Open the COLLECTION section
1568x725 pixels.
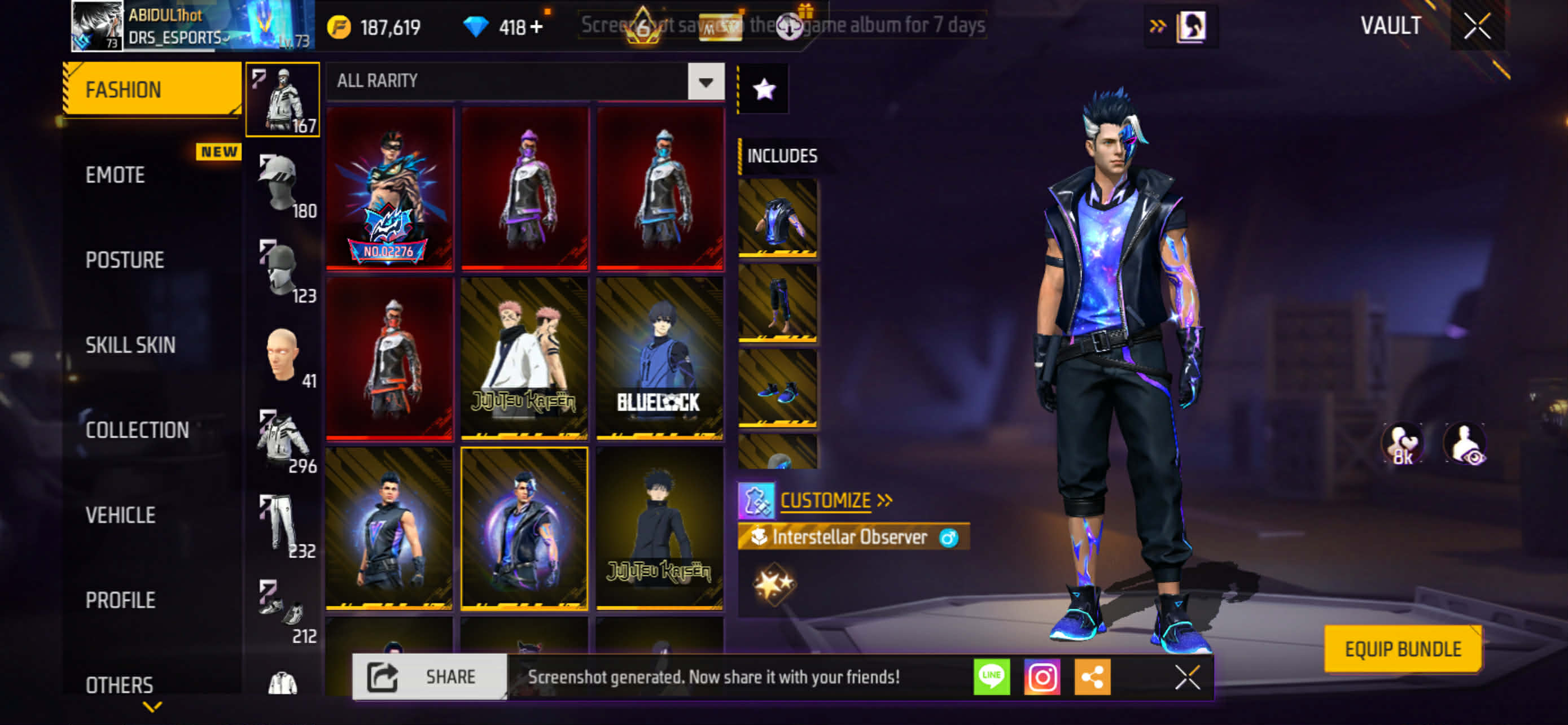click(137, 430)
